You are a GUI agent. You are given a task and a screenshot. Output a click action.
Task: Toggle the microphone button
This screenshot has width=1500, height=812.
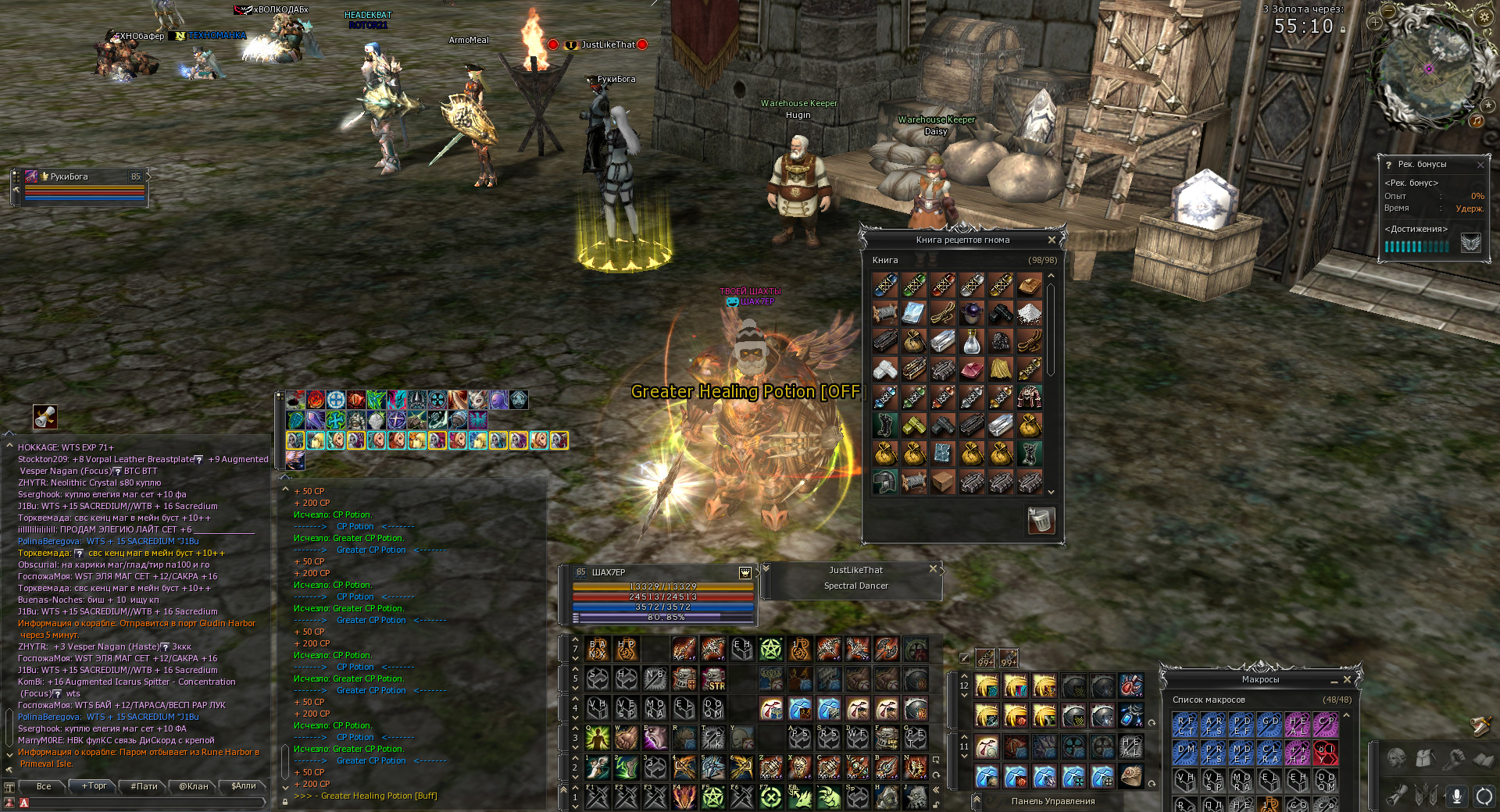point(1456,796)
